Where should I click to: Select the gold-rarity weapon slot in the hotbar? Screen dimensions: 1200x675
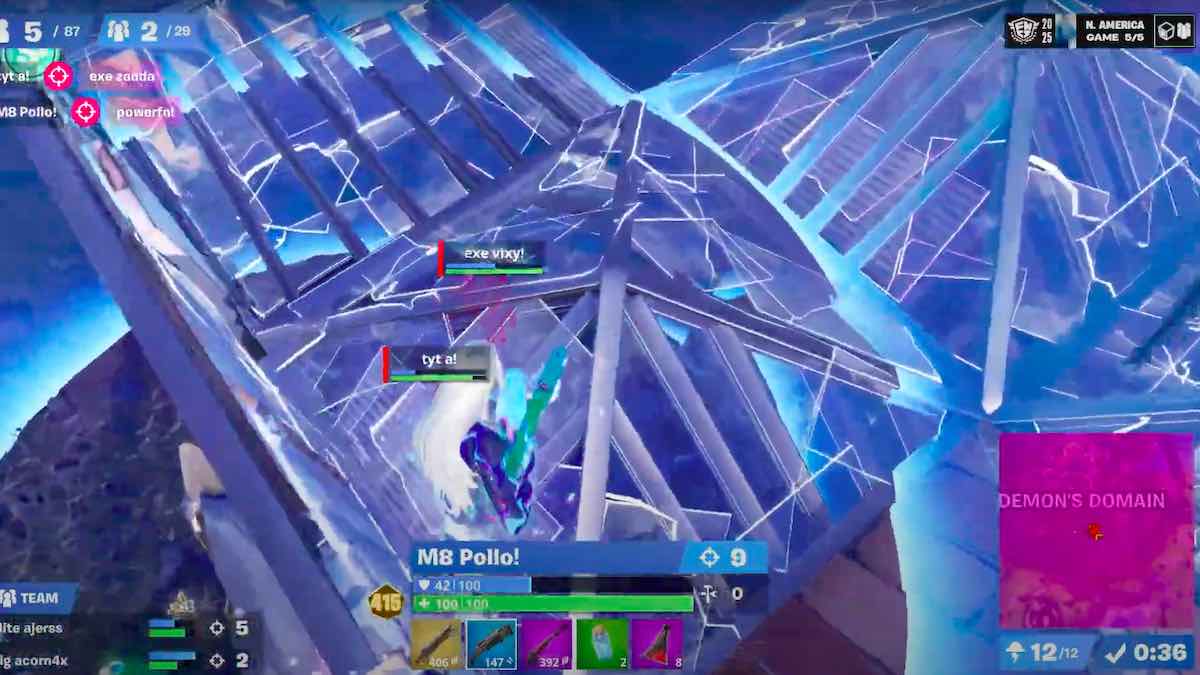pyautogui.click(x=436, y=643)
